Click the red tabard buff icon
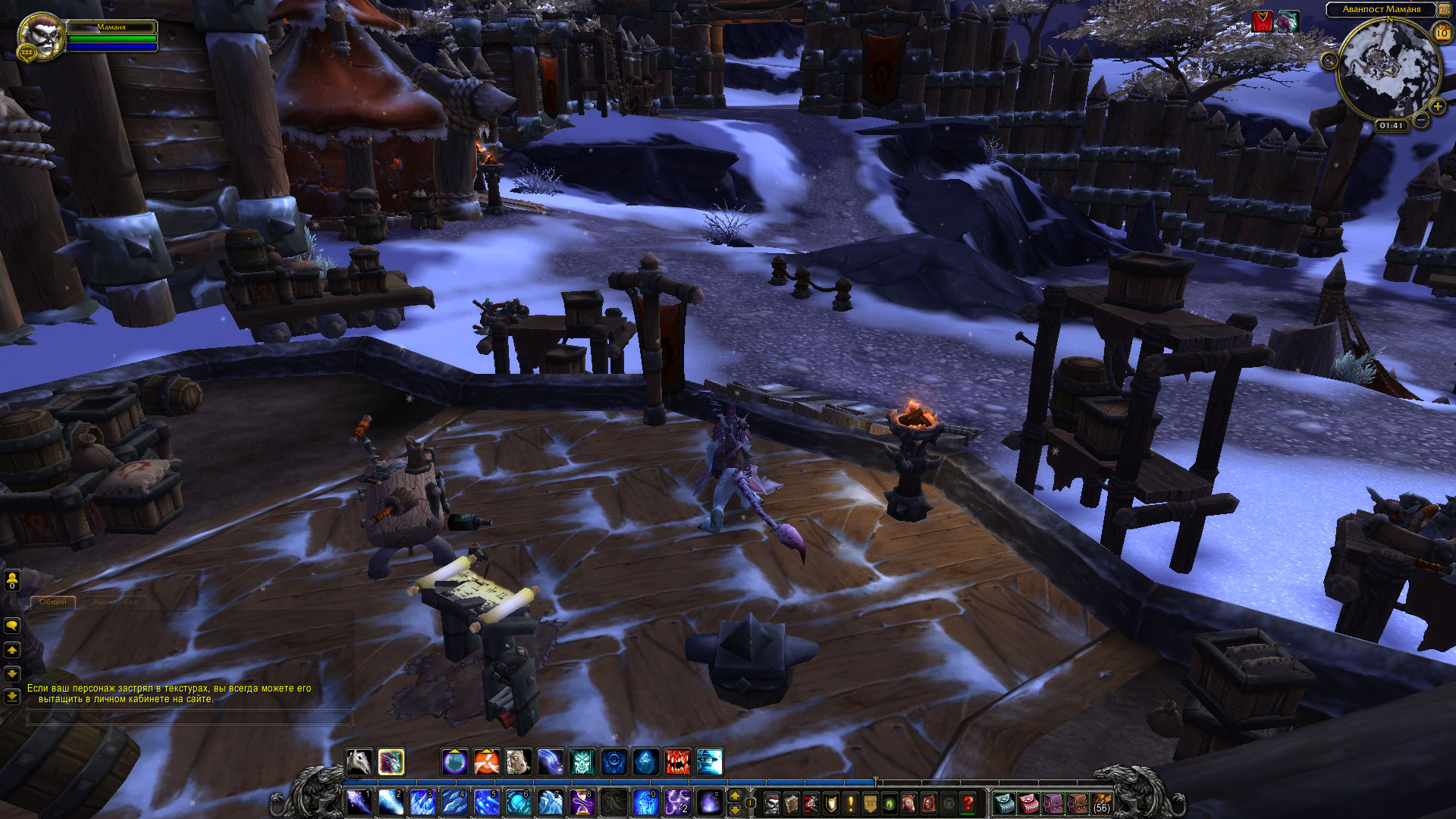Image resolution: width=1456 pixels, height=819 pixels. 1262,22
